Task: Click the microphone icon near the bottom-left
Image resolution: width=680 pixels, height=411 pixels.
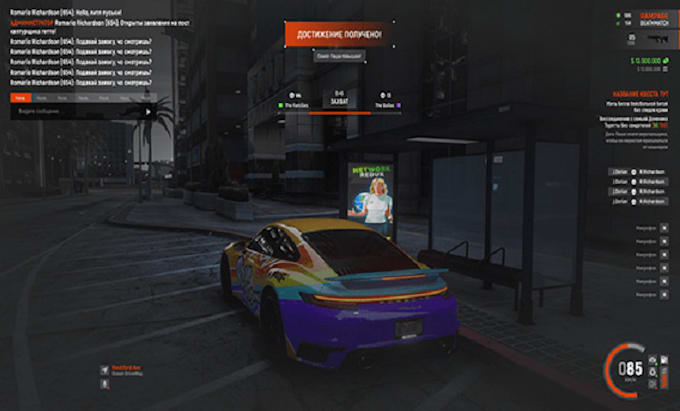Action: tap(103, 371)
